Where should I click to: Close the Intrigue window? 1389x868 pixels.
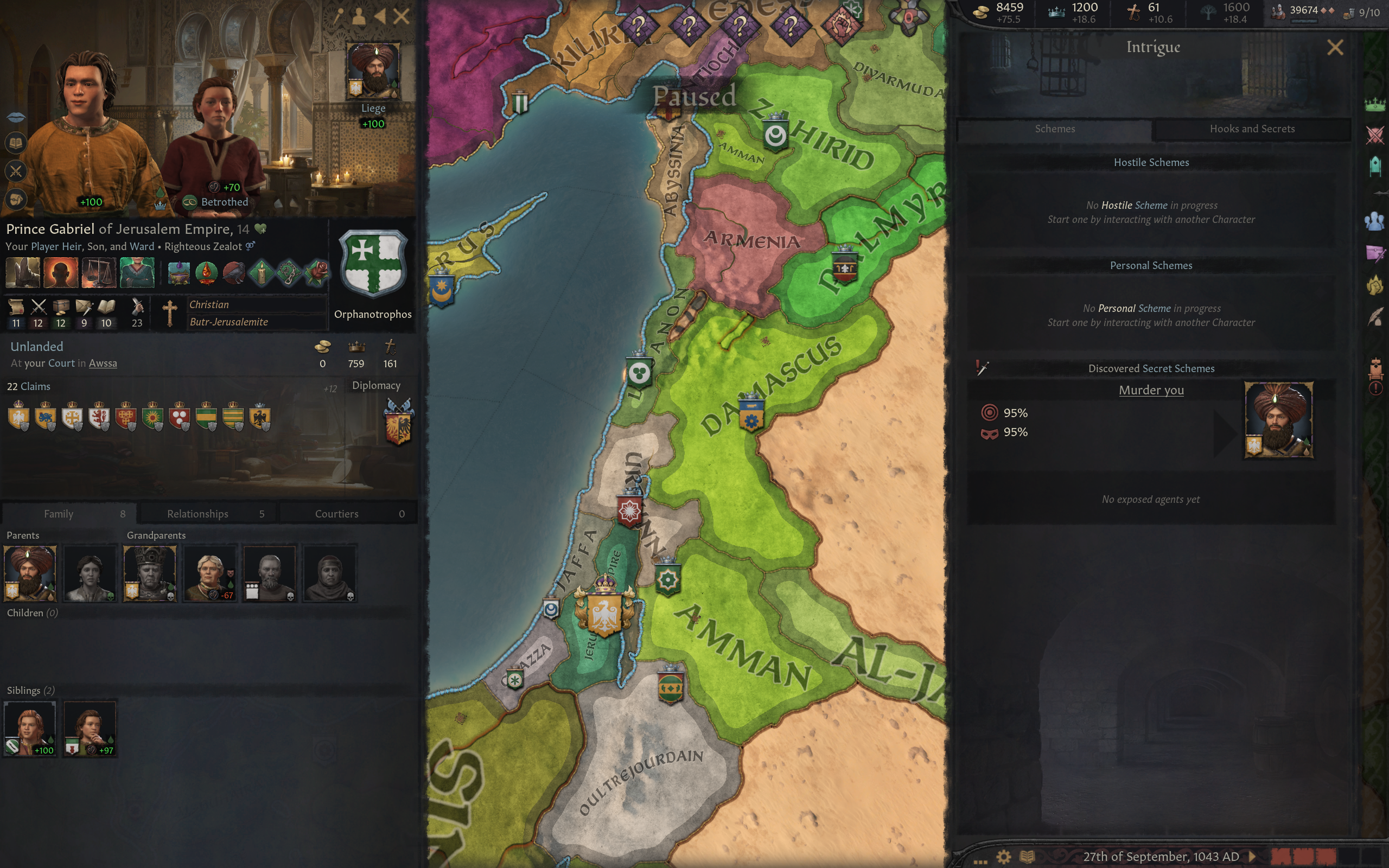[x=1335, y=47]
